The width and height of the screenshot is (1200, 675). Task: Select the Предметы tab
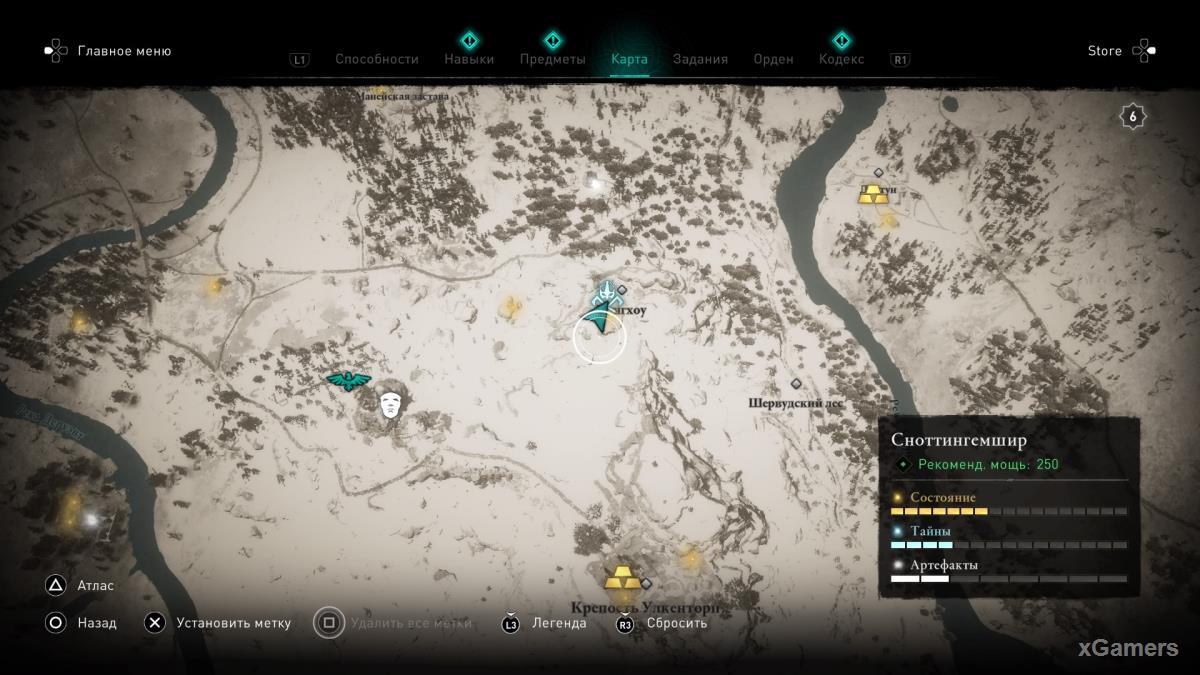[x=552, y=59]
